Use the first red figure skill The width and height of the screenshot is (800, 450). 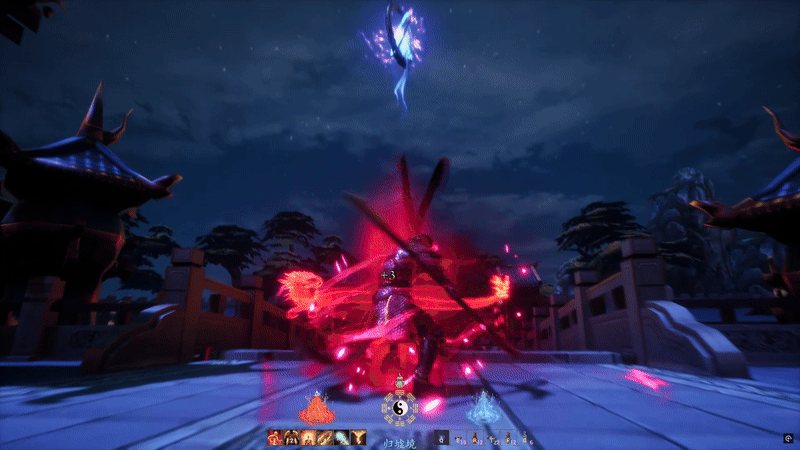coord(275,437)
